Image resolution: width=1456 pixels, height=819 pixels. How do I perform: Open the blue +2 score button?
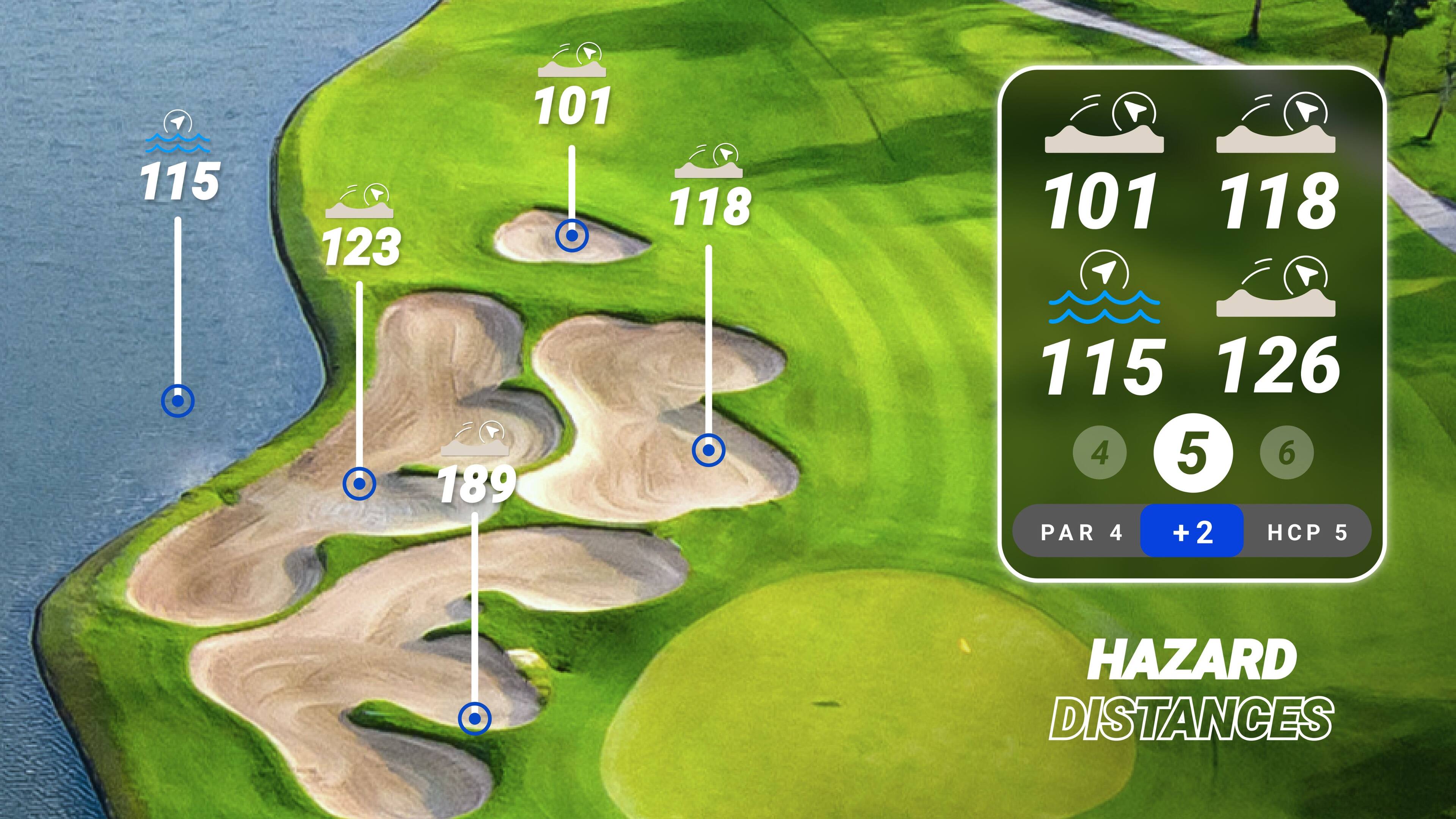tap(1191, 531)
